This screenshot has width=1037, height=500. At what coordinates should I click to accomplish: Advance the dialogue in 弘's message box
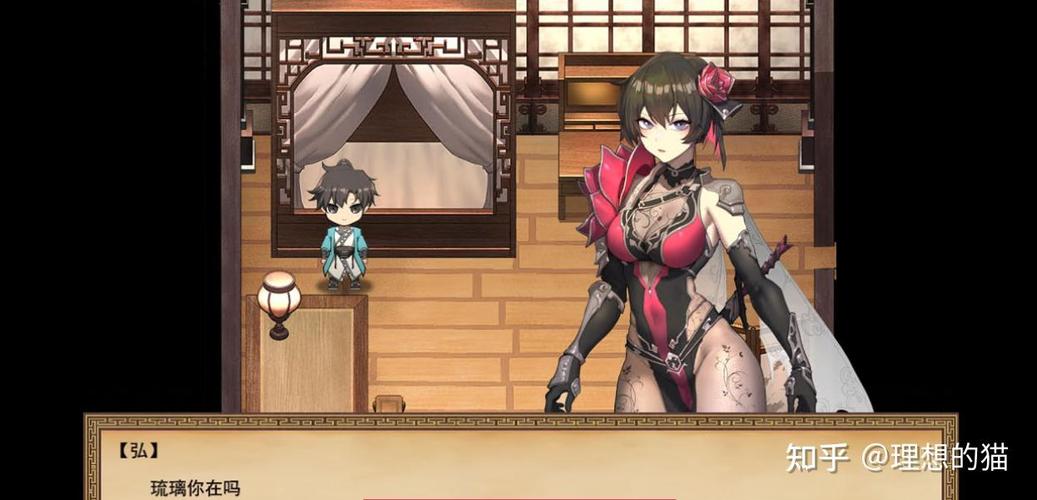click(520, 462)
